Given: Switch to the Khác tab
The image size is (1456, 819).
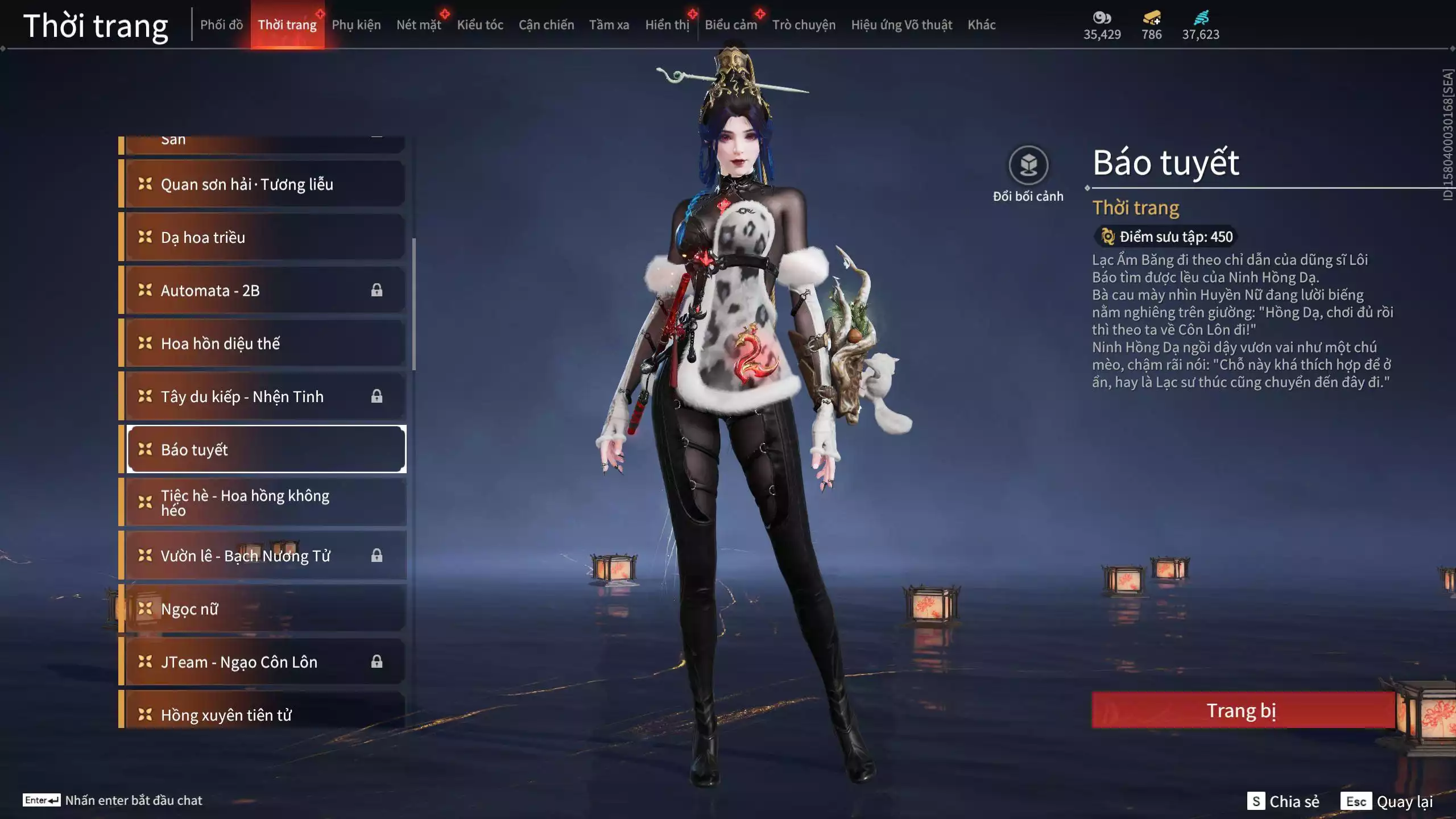Looking at the screenshot, I should (x=981, y=25).
